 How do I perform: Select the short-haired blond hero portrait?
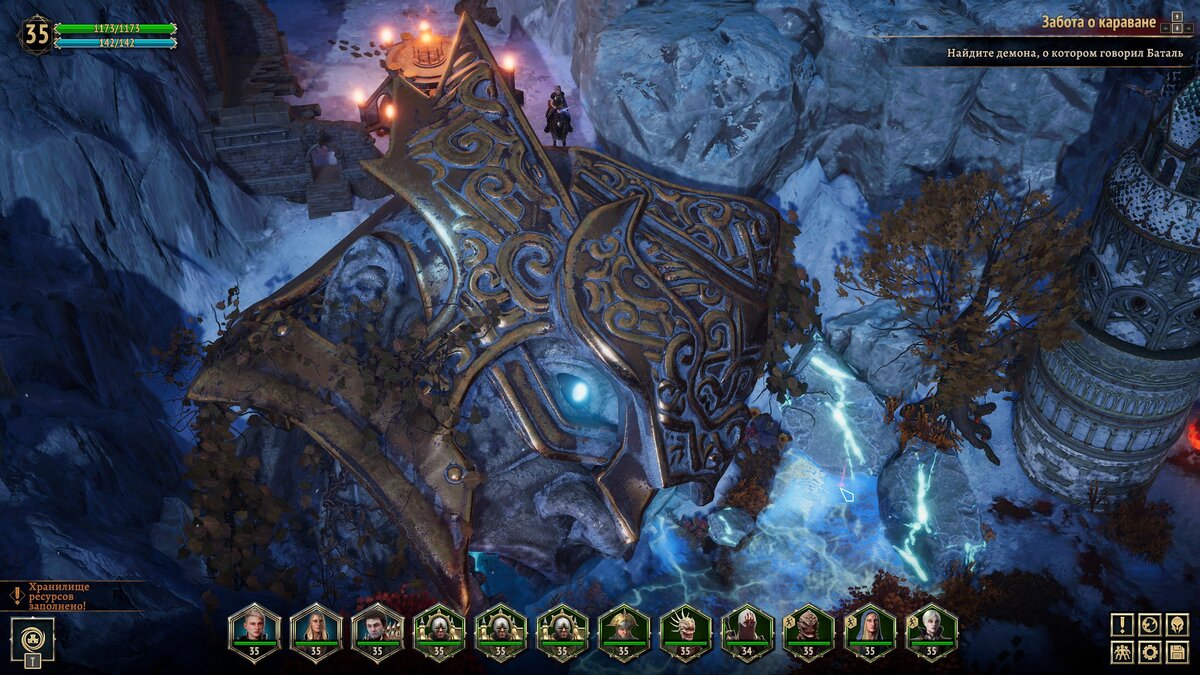point(254,629)
